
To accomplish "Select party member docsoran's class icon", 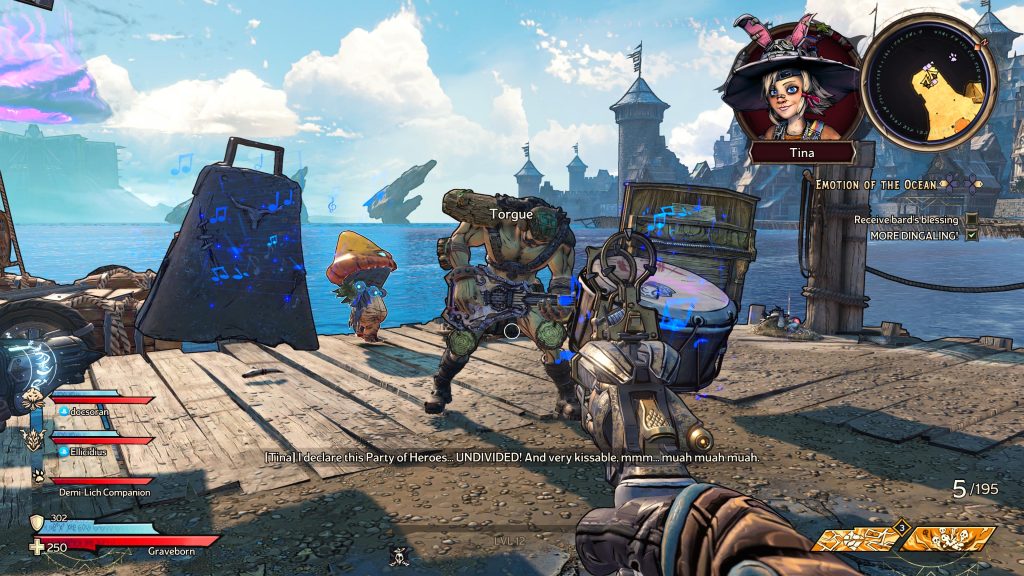I will click(33, 397).
